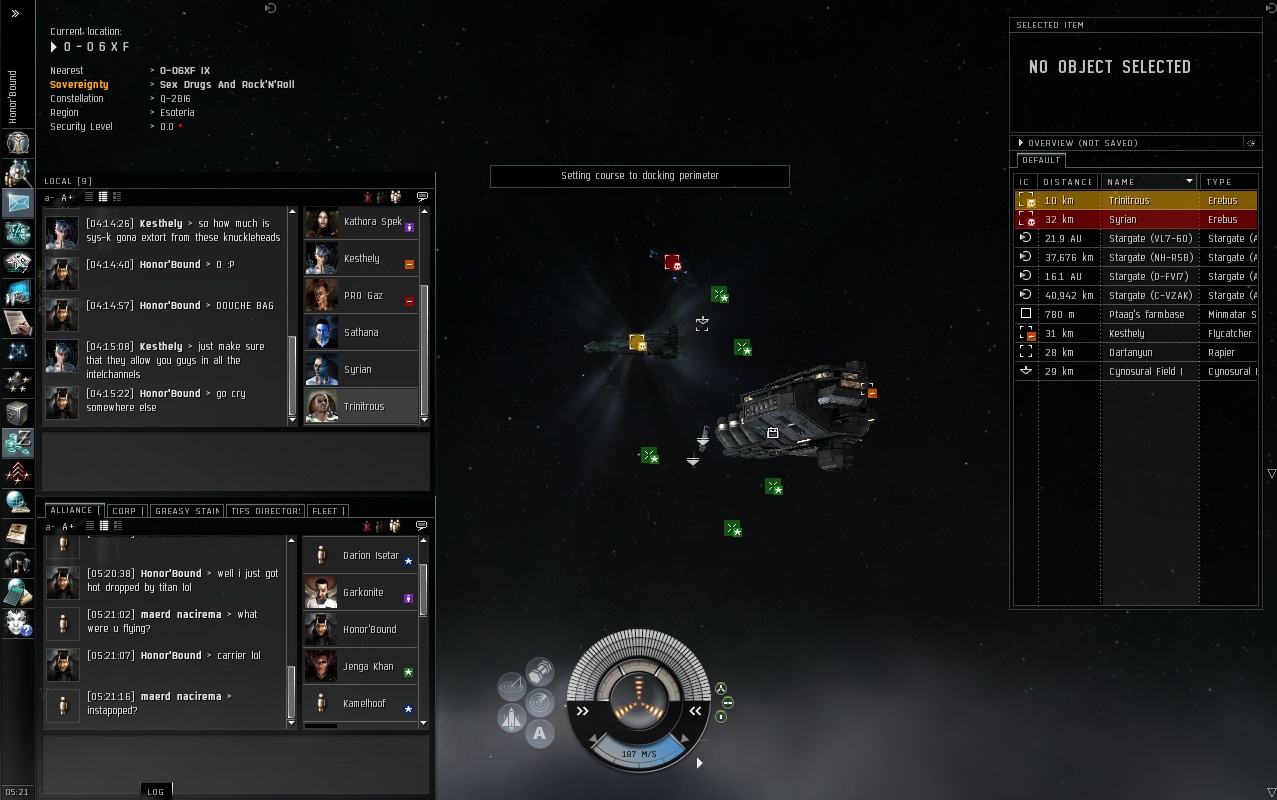1277x800 pixels.
Task: Sort overview by Distance column header
Action: coord(1067,182)
